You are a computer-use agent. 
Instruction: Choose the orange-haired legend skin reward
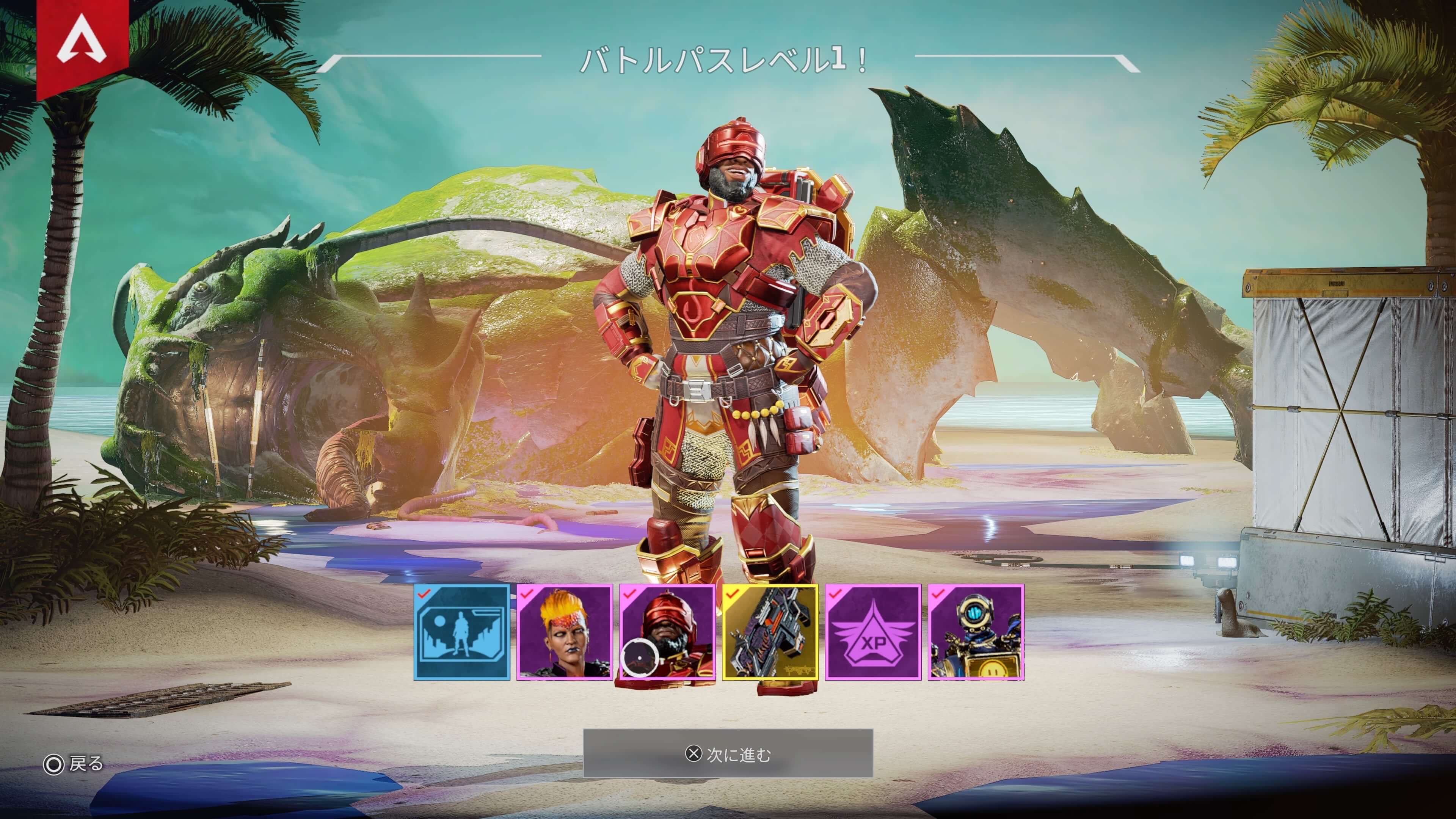pyautogui.click(x=565, y=632)
